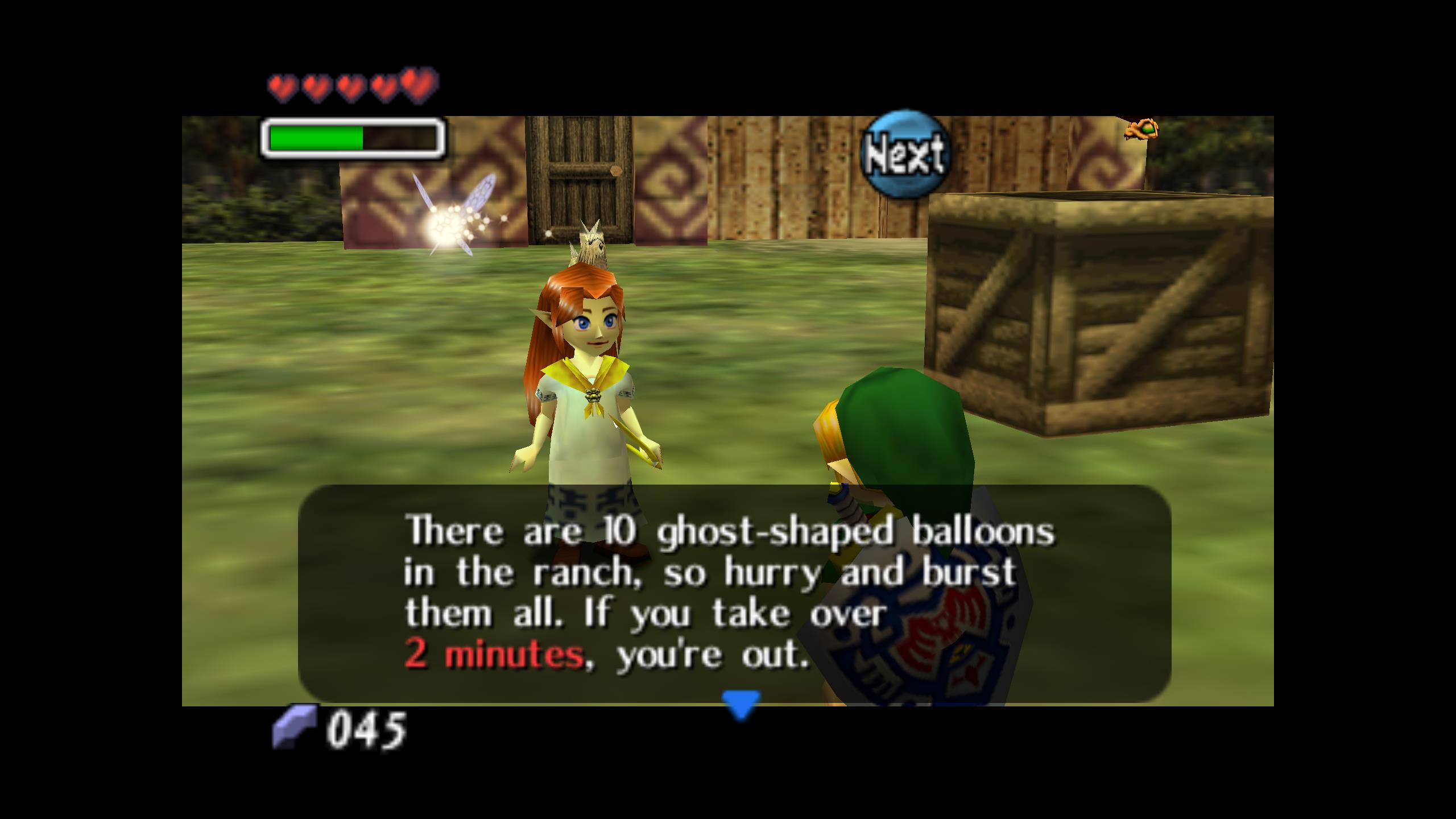Click the blue Next action button
The height and width of the screenshot is (819, 1456).
point(904,154)
